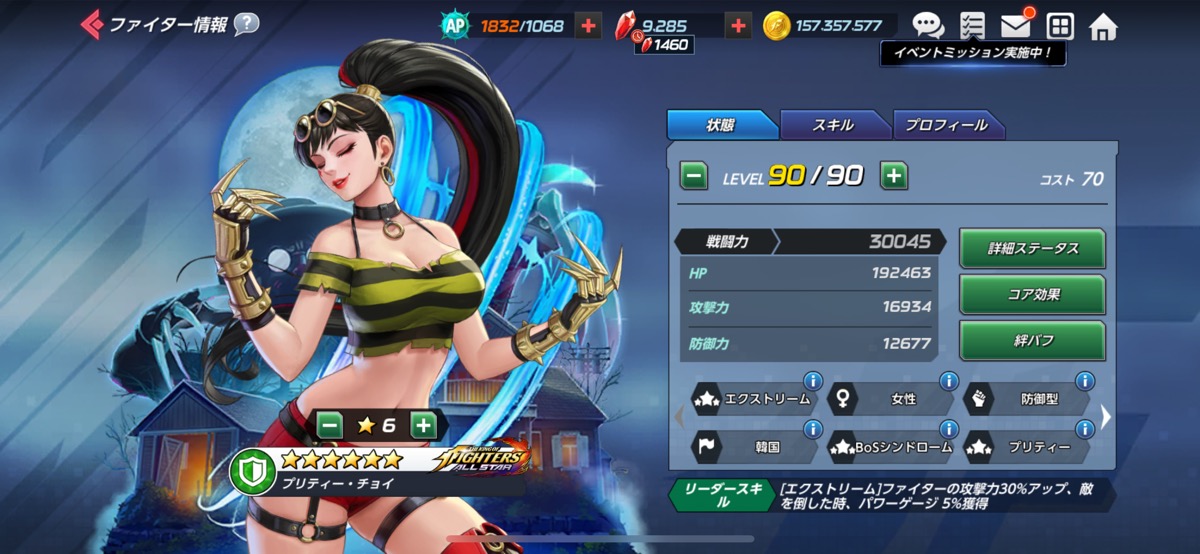View the 絆バフ bonuses
The width and height of the screenshot is (1200, 554).
1032,341
